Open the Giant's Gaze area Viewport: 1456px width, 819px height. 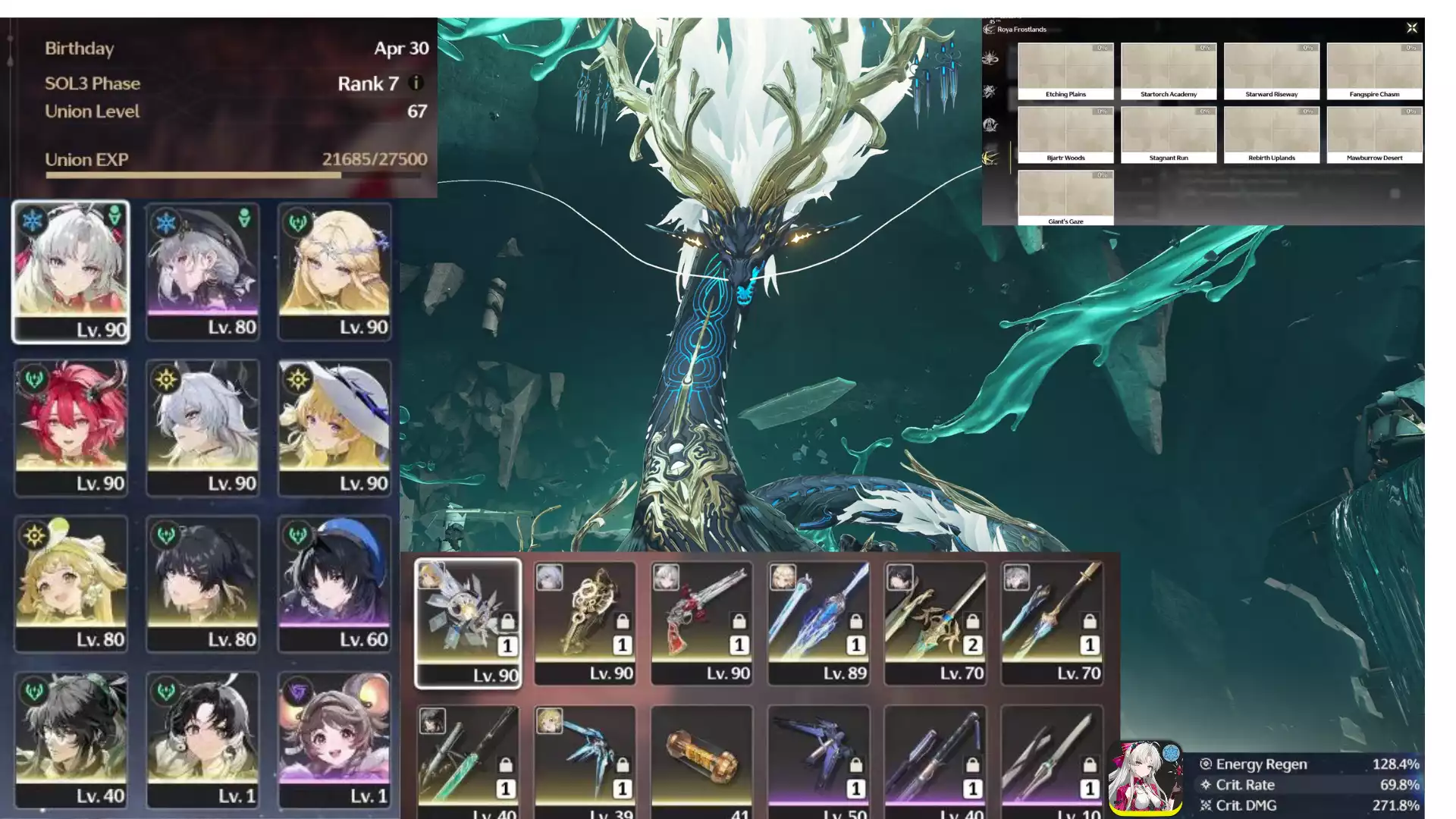[1065, 198]
